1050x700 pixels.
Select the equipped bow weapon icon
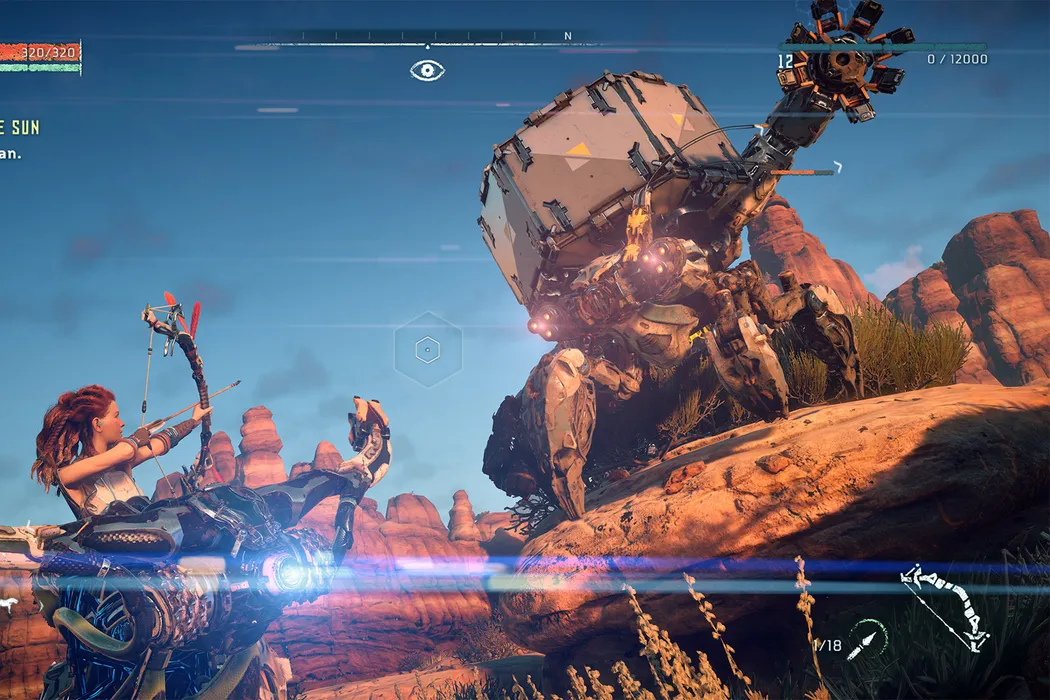tap(944, 607)
